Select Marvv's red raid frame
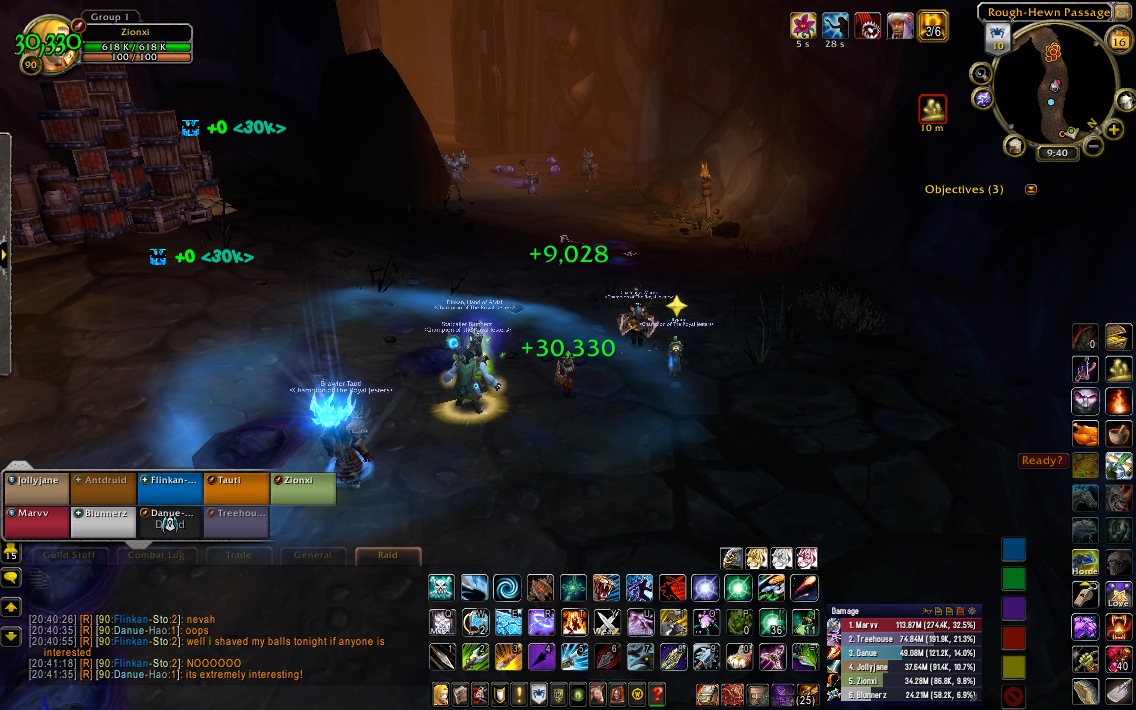Screen dimensions: 1136x710 coord(38,522)
